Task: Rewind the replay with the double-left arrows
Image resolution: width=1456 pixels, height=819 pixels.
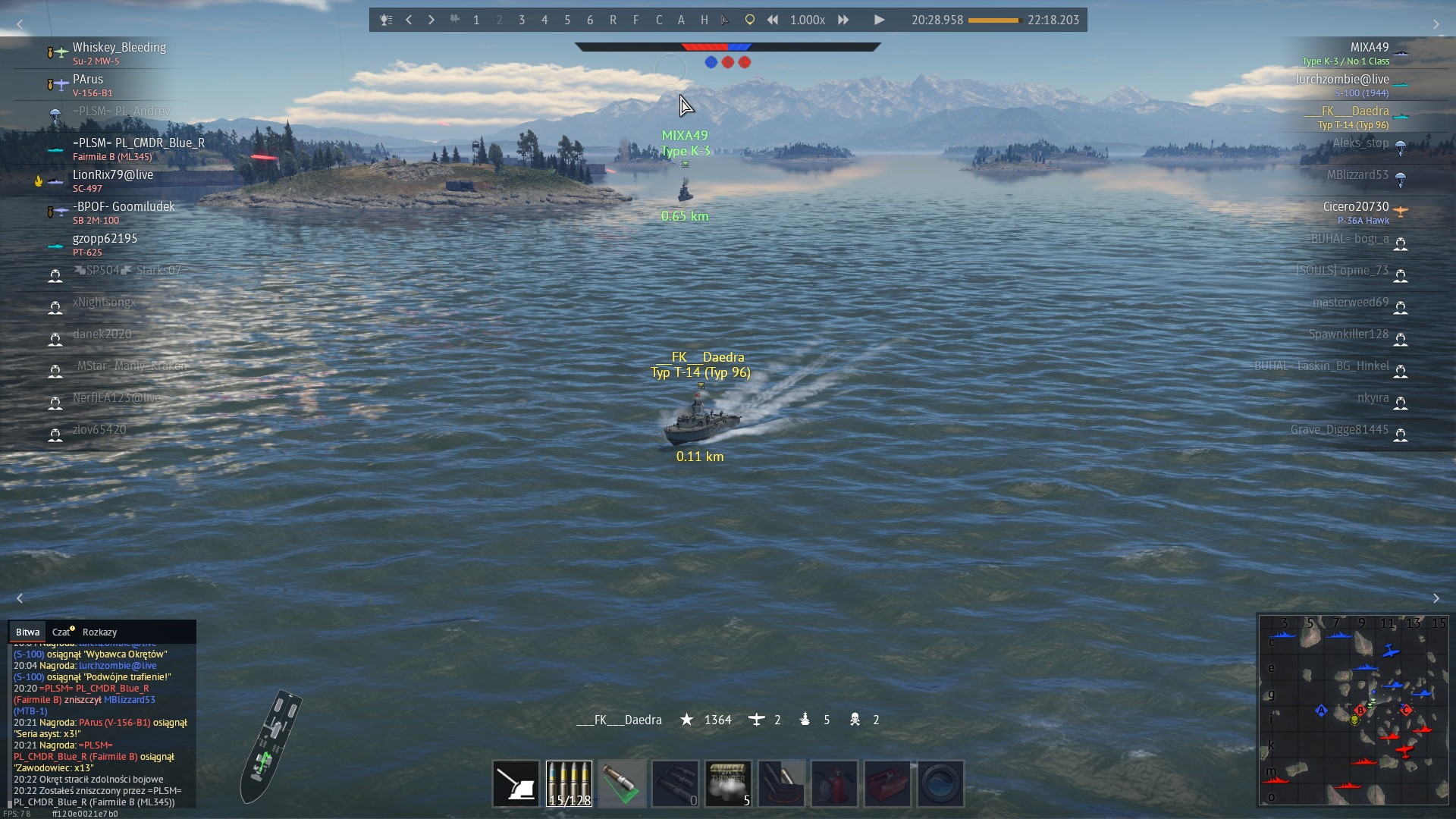Action: point(772,20)
